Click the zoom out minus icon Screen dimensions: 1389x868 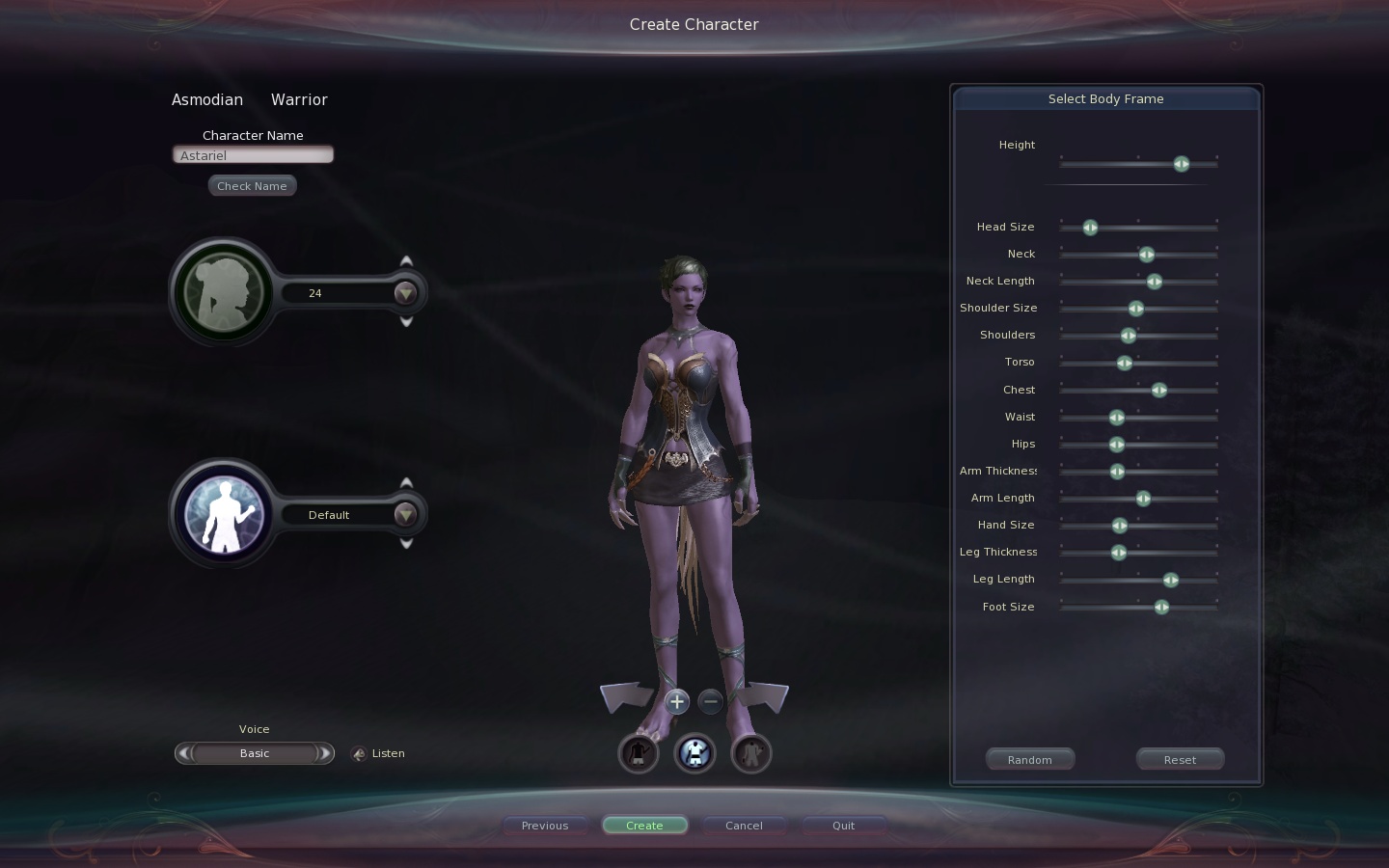(x=710, y=701)
